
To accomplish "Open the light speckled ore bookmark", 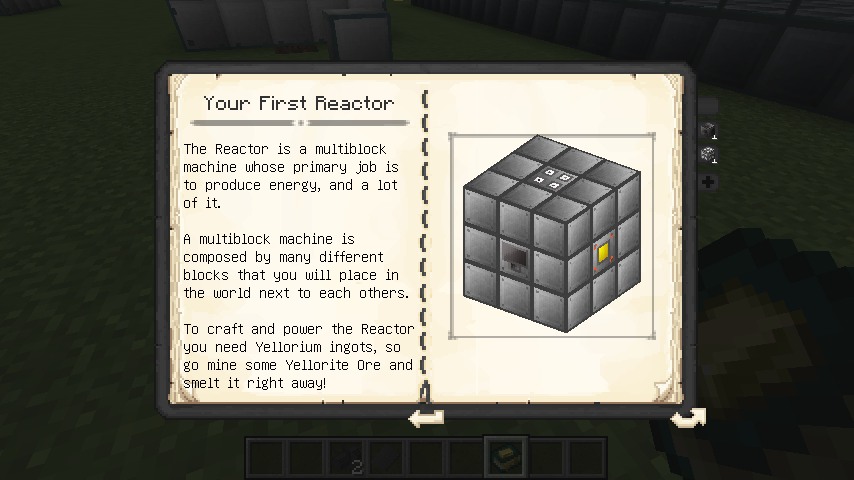I will 709,154.
